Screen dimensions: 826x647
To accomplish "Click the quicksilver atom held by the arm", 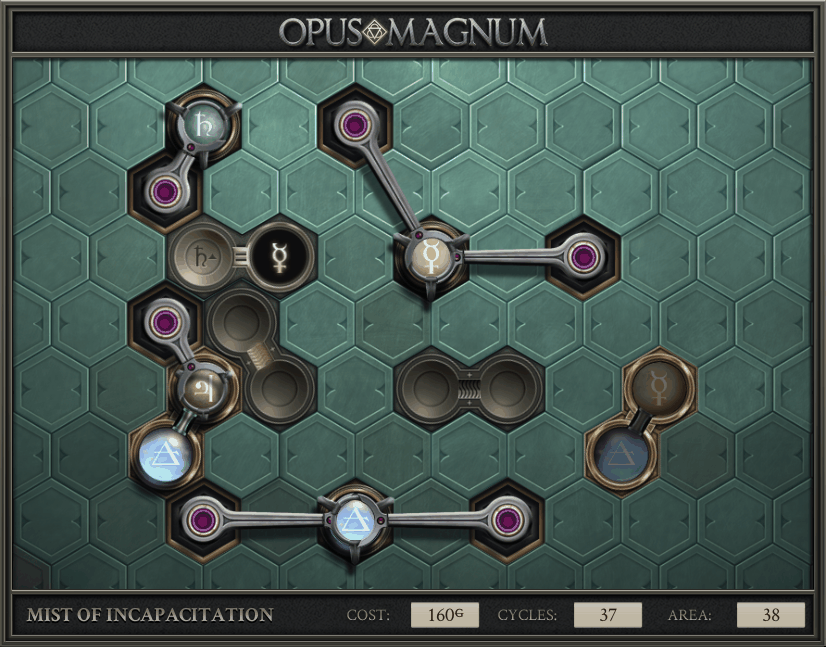I will [431, 256].
